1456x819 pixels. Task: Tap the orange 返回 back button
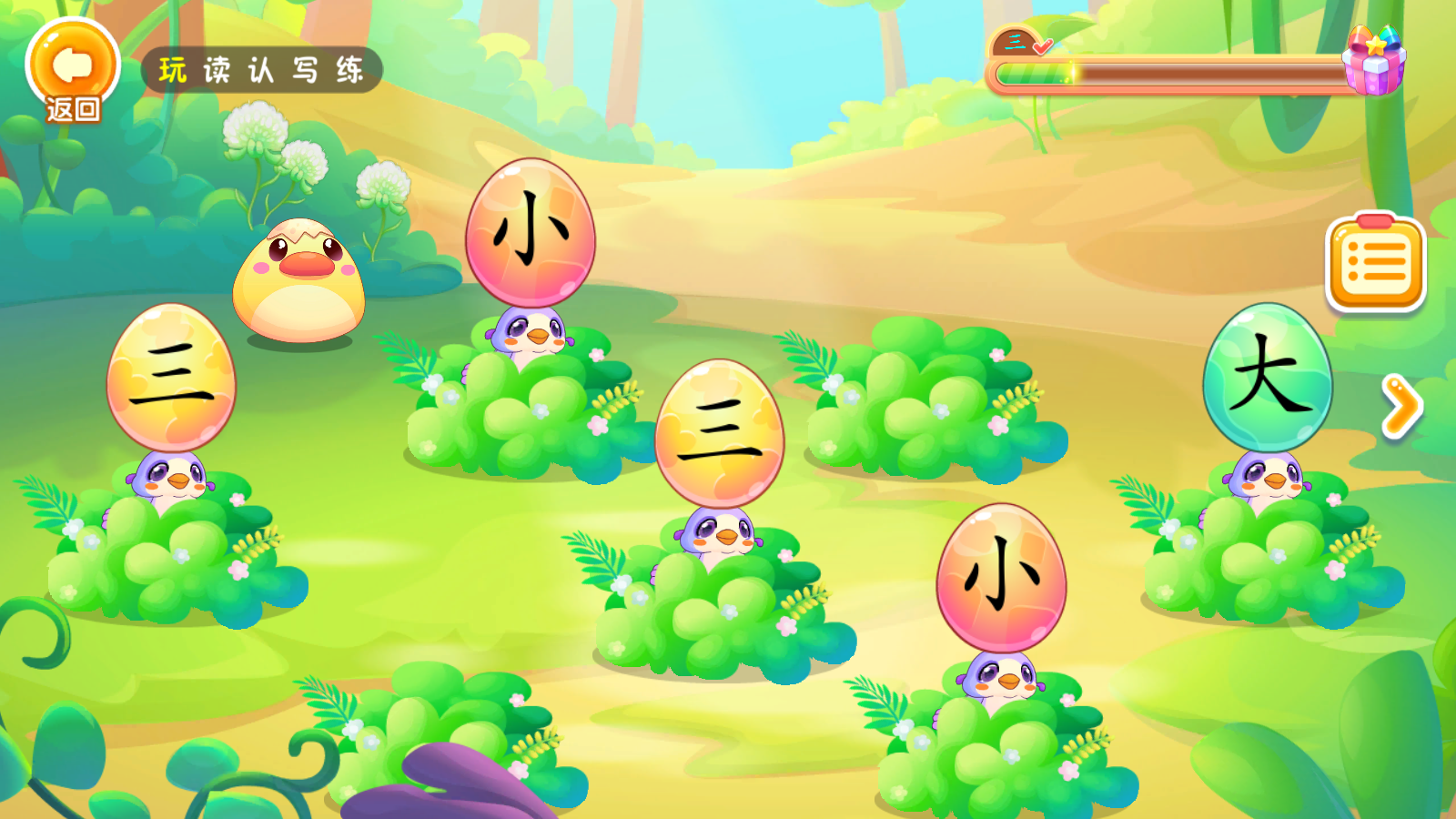[x=73, y=71]
